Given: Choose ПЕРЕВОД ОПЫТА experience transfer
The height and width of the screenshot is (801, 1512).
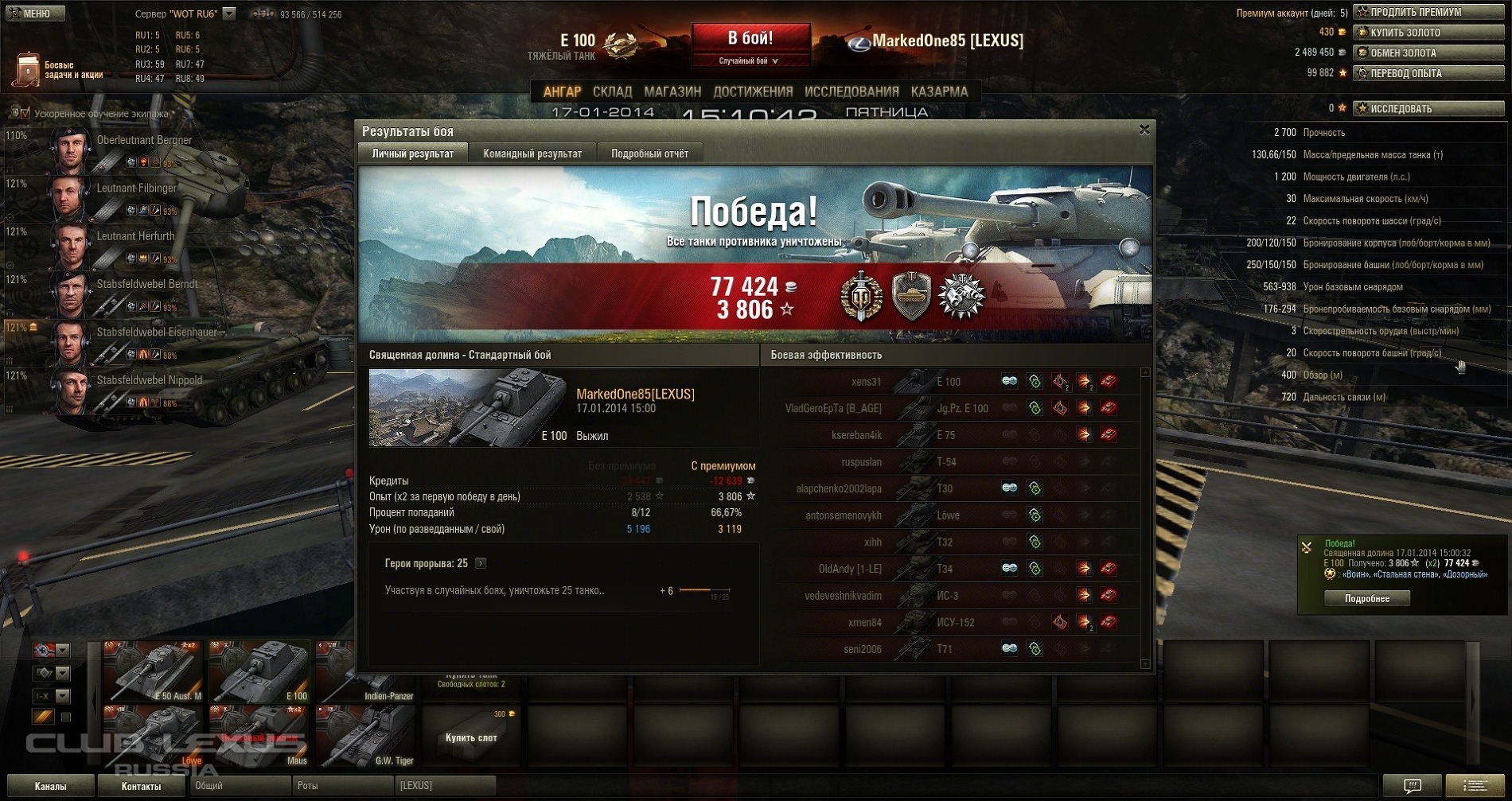Looking at the screenshot, I should 1428,73.
